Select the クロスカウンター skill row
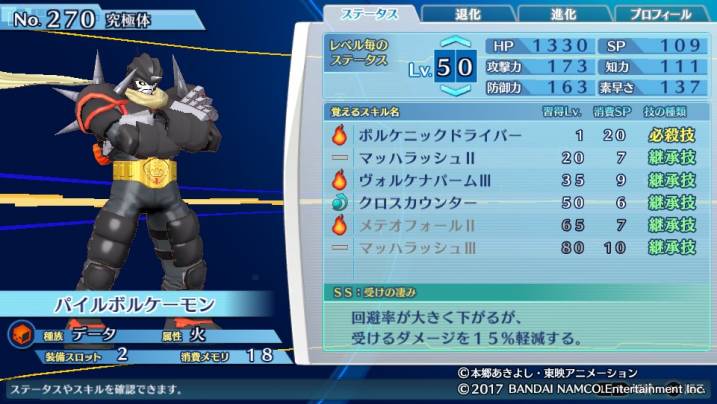Screen dimensions: 717x404 coord(514,202)
